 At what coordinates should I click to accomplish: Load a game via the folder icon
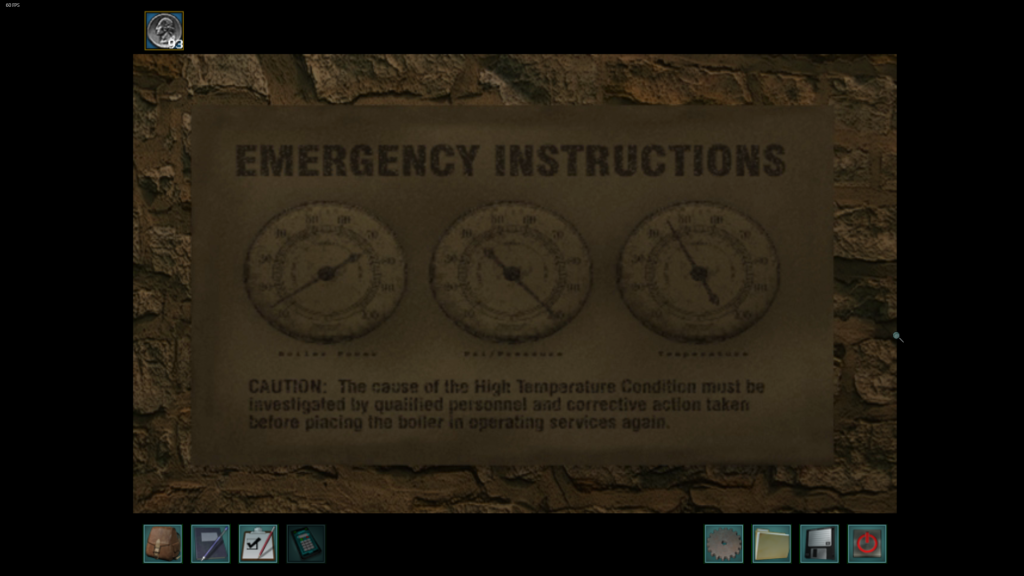point(771,544)
